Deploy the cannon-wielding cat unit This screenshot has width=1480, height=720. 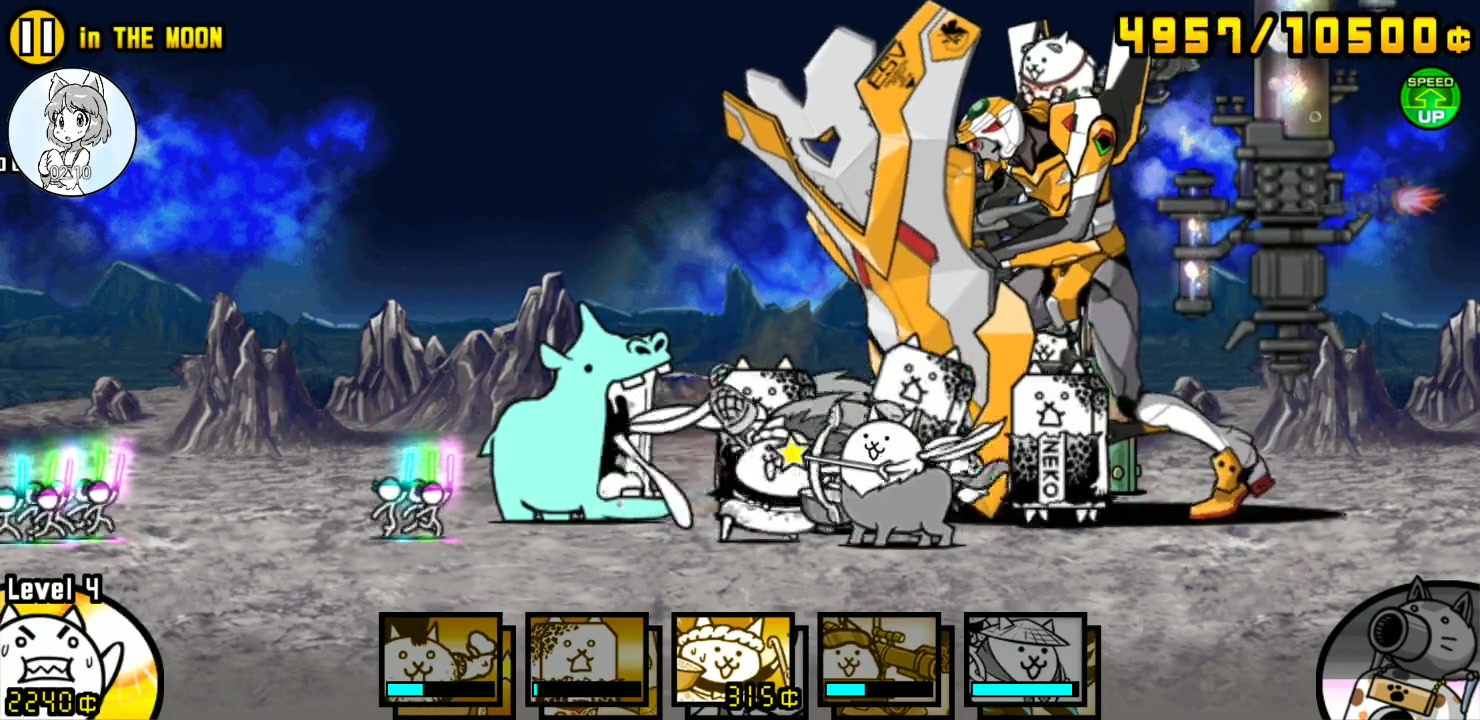coord(879,659)
